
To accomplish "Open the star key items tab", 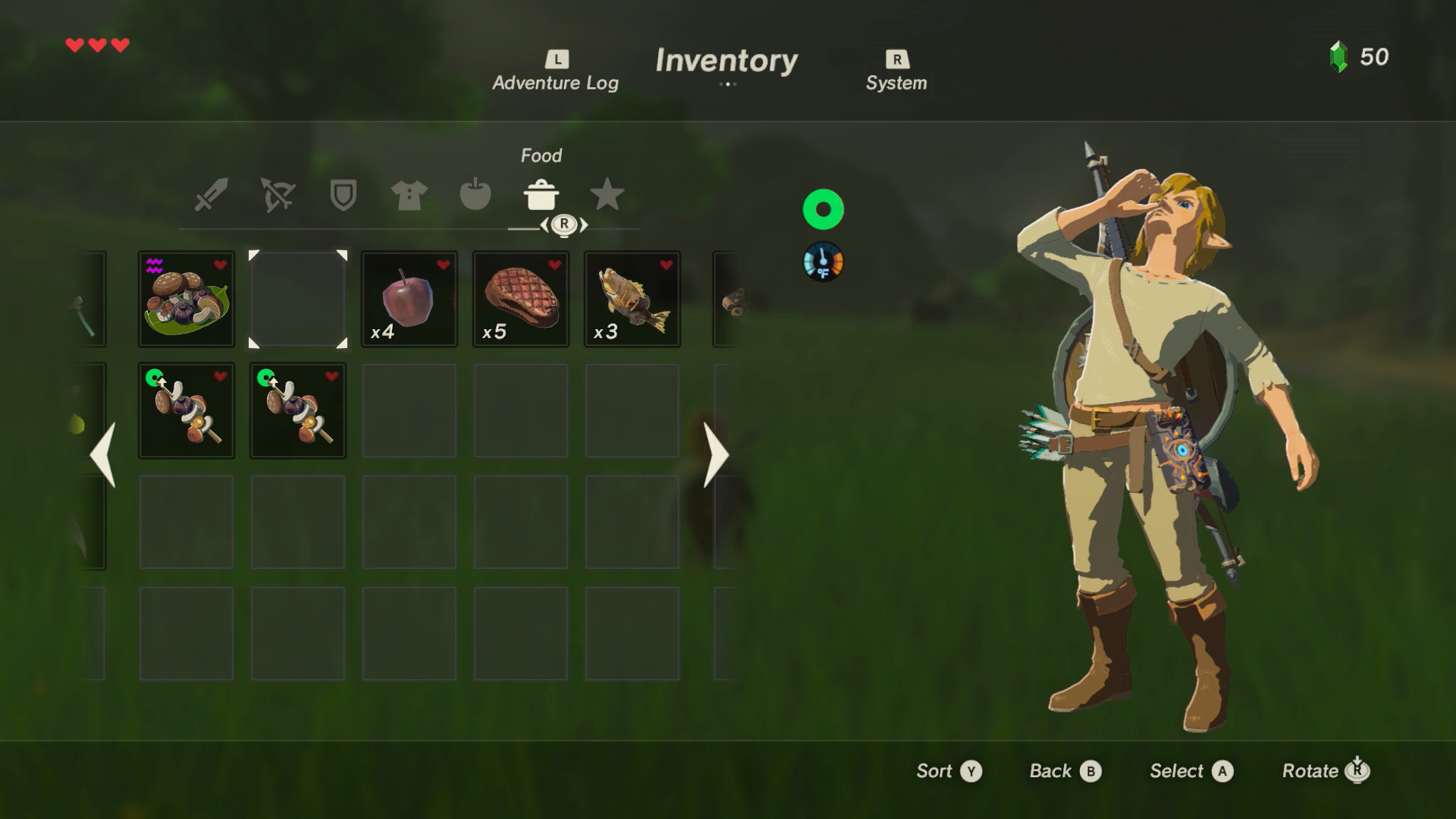I will pos(607,195).
